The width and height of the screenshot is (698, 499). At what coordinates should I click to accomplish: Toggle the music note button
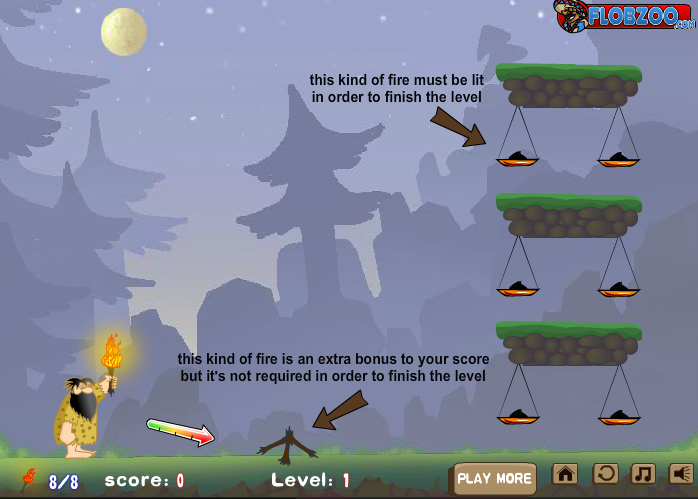[643, 474]
